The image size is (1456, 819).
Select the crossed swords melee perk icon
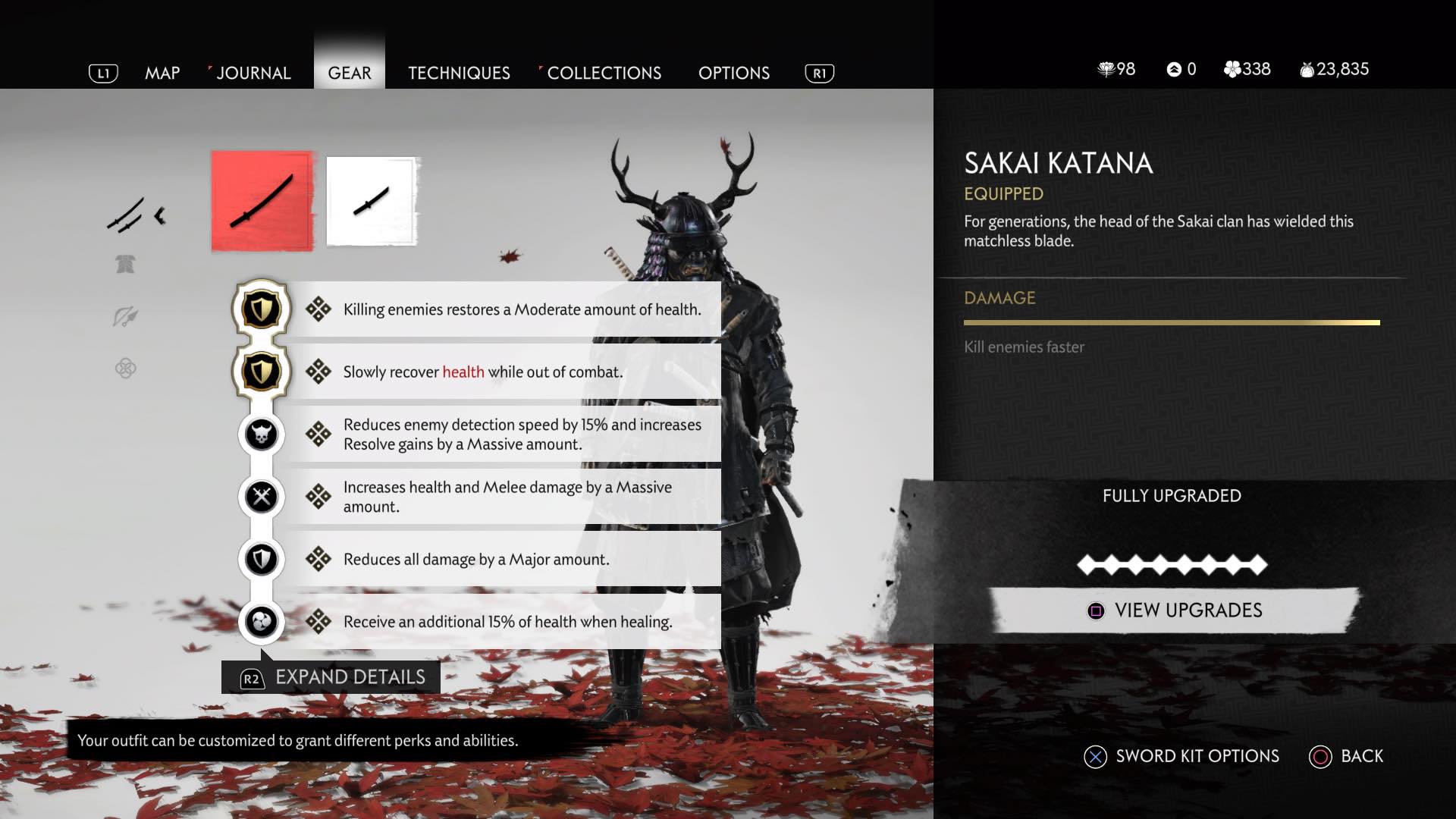(x=261, y=497)
